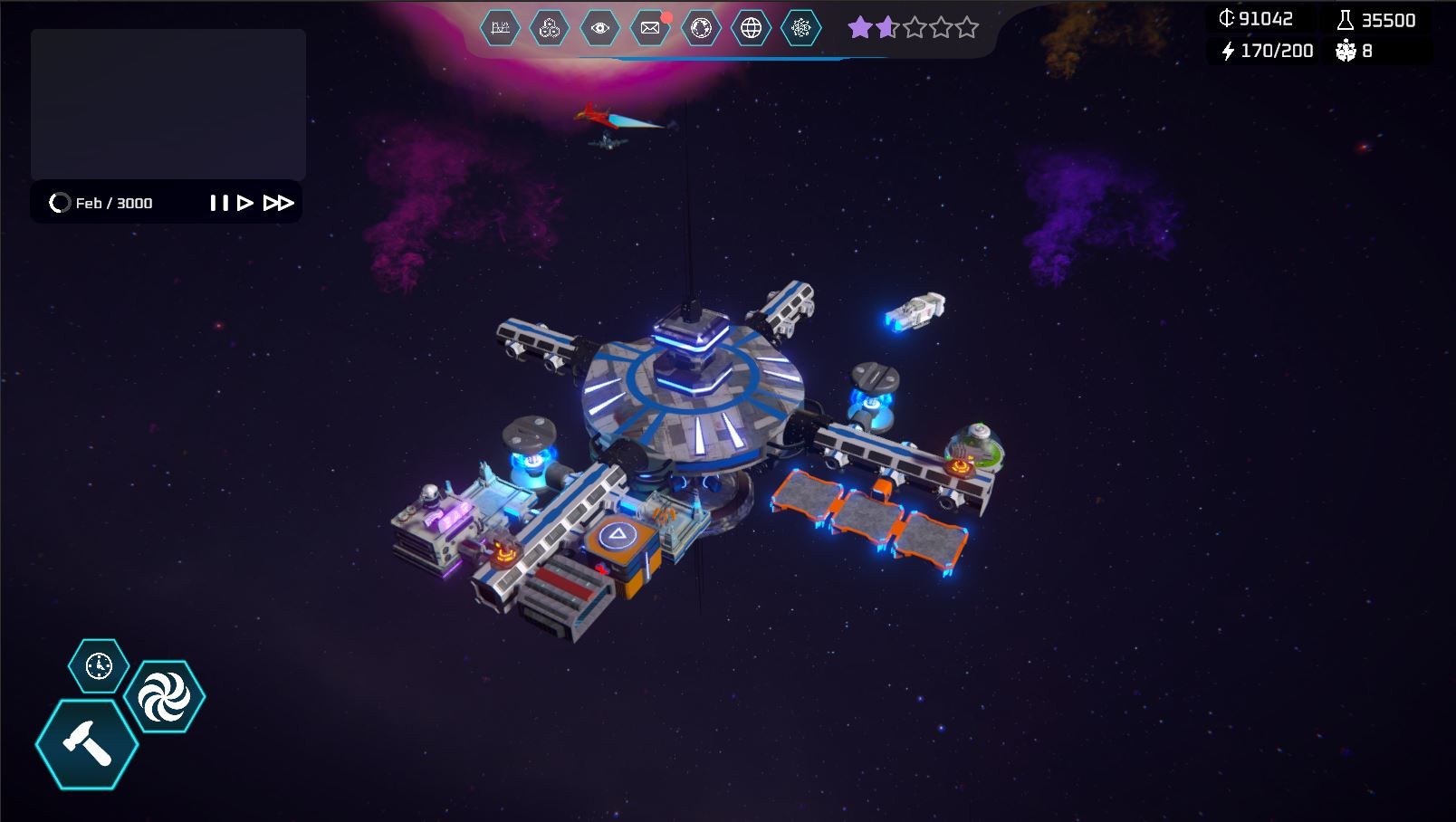
Task: Open the wireframe globe hexagon icon
Action: [x=751, y=28]
